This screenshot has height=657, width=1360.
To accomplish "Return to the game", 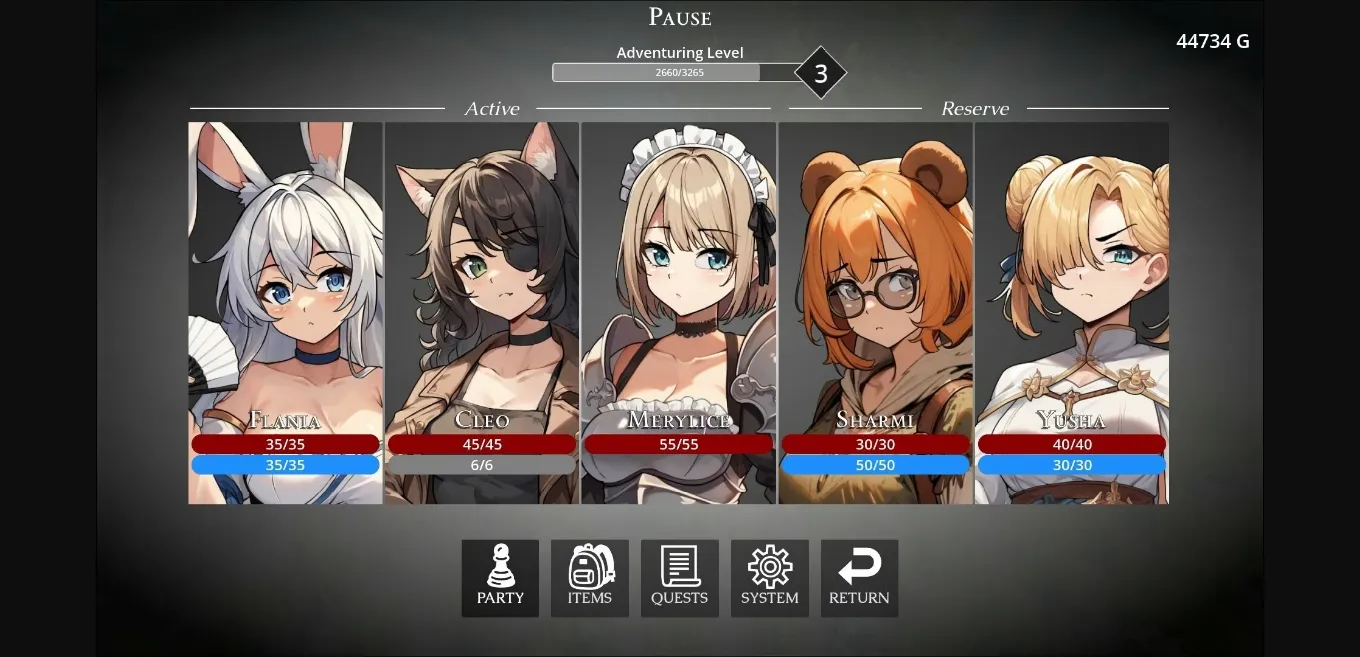I will click(x=859, y=578).
